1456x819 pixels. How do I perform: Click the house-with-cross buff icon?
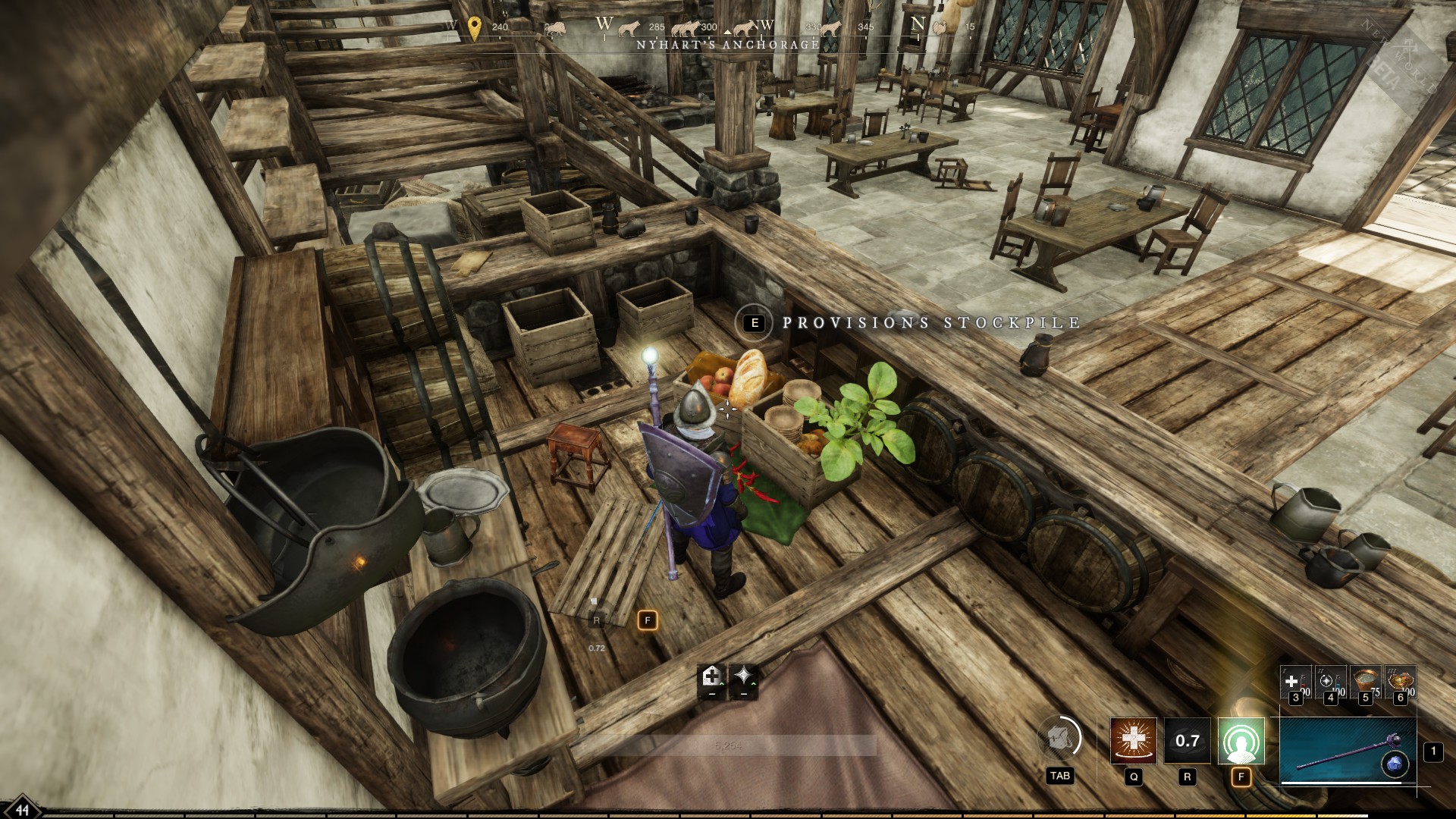(711, 676)
